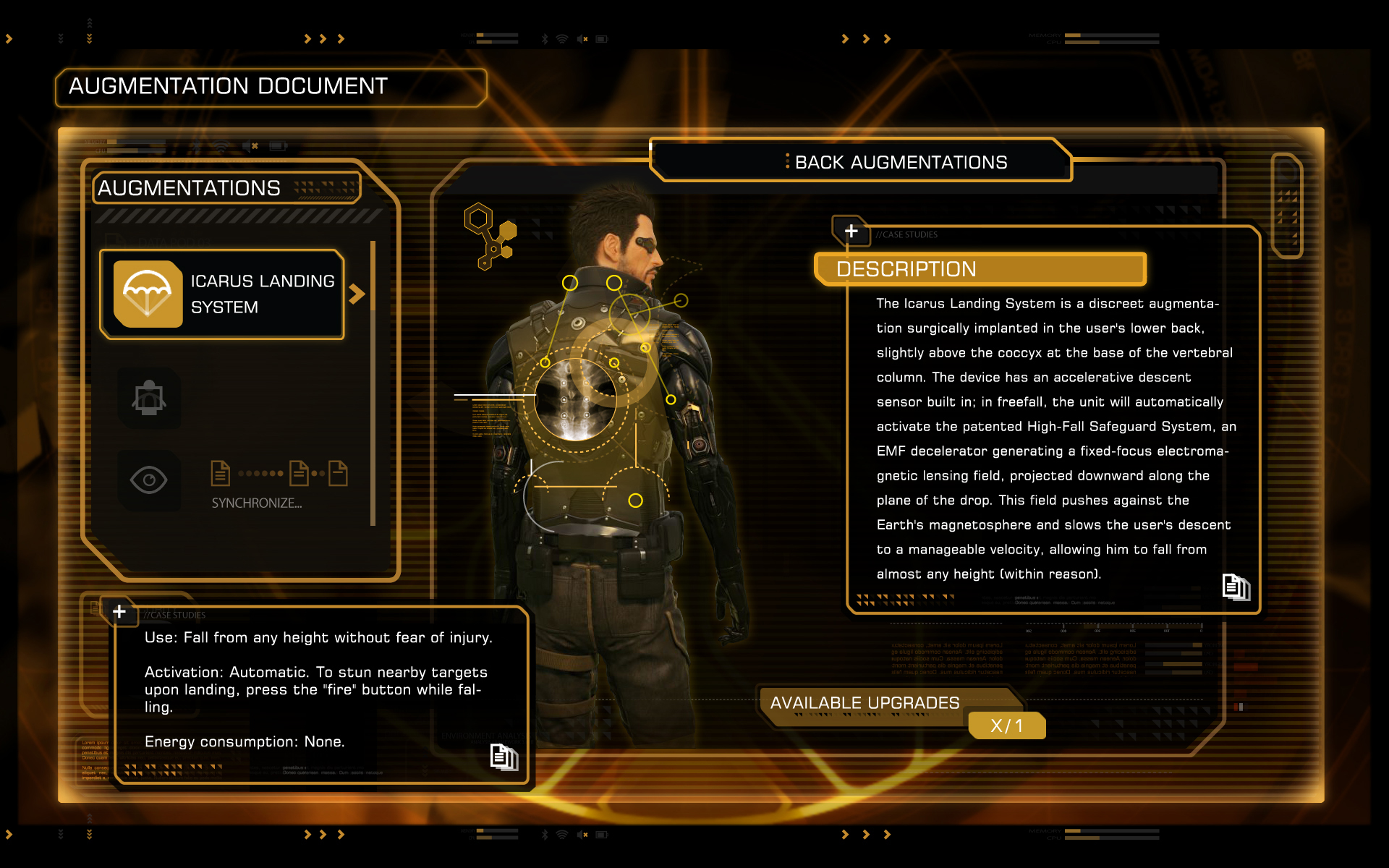Click the Synchronize label
This screenshot has width=1389, height=868.
pyautogui.click(x=257, y=503)
